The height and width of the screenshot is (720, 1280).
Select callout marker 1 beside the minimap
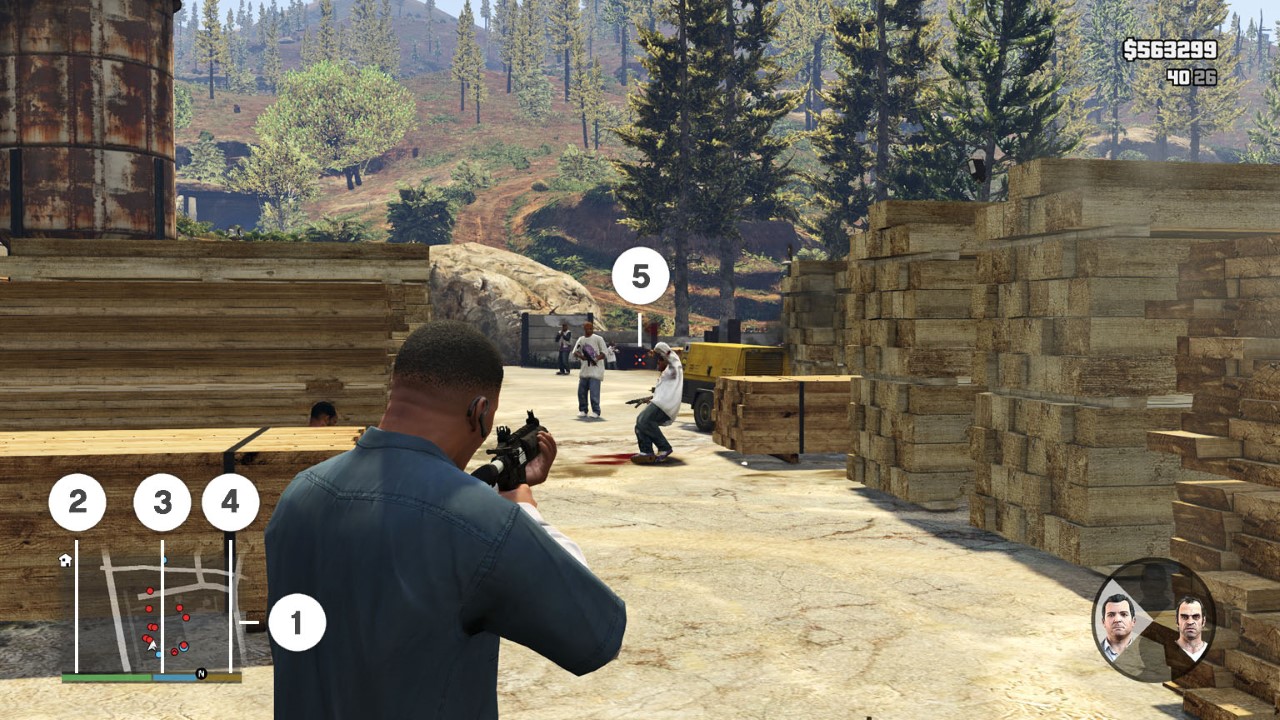coord(297,623)
